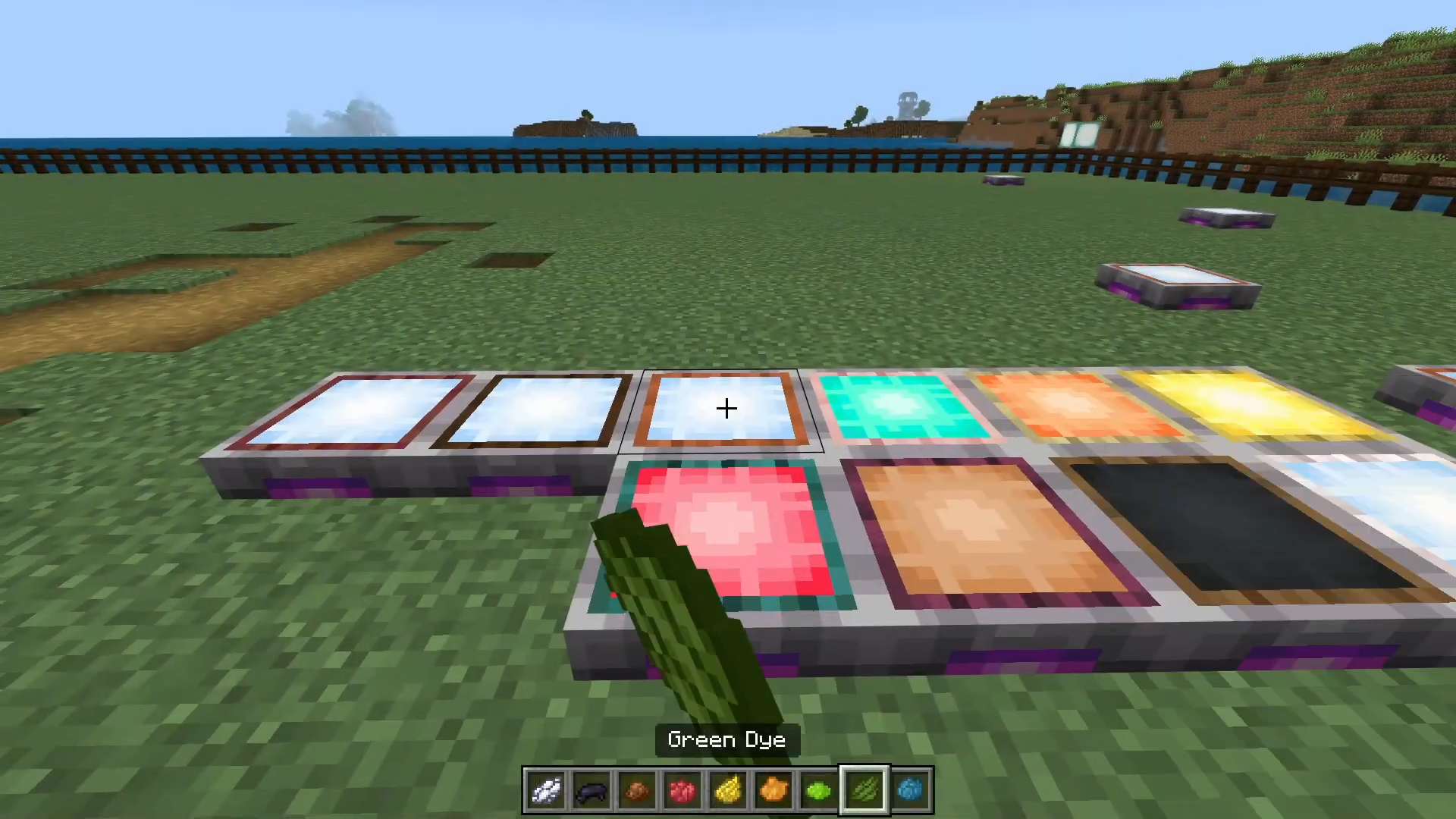Click the Green Dye tooltip label
Screen dimensions: 1456x819
[726, 739]
